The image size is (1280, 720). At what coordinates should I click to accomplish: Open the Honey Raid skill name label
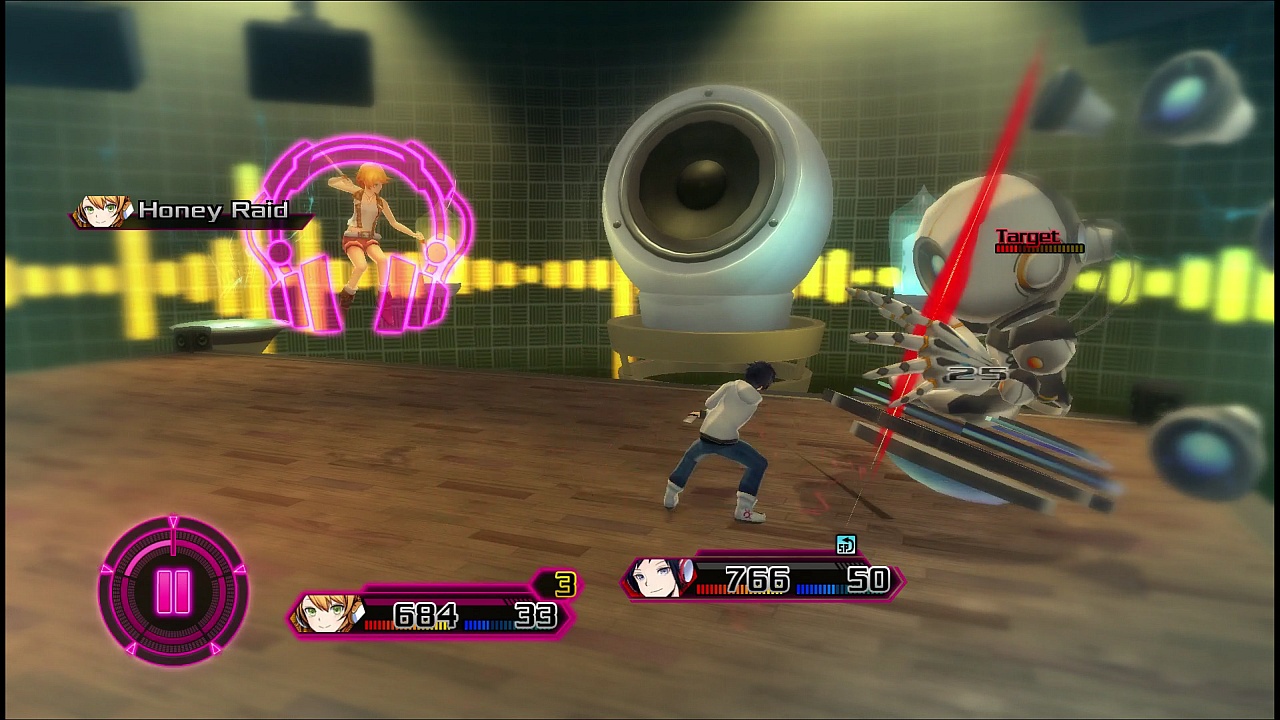[x=216, y=211]
